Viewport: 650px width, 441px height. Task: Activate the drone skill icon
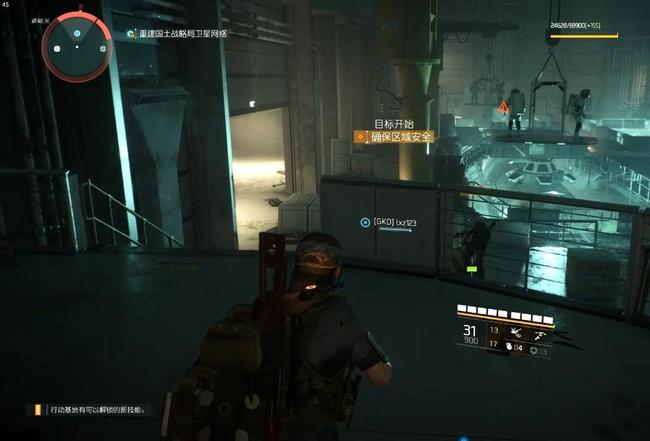coord(514,330)
